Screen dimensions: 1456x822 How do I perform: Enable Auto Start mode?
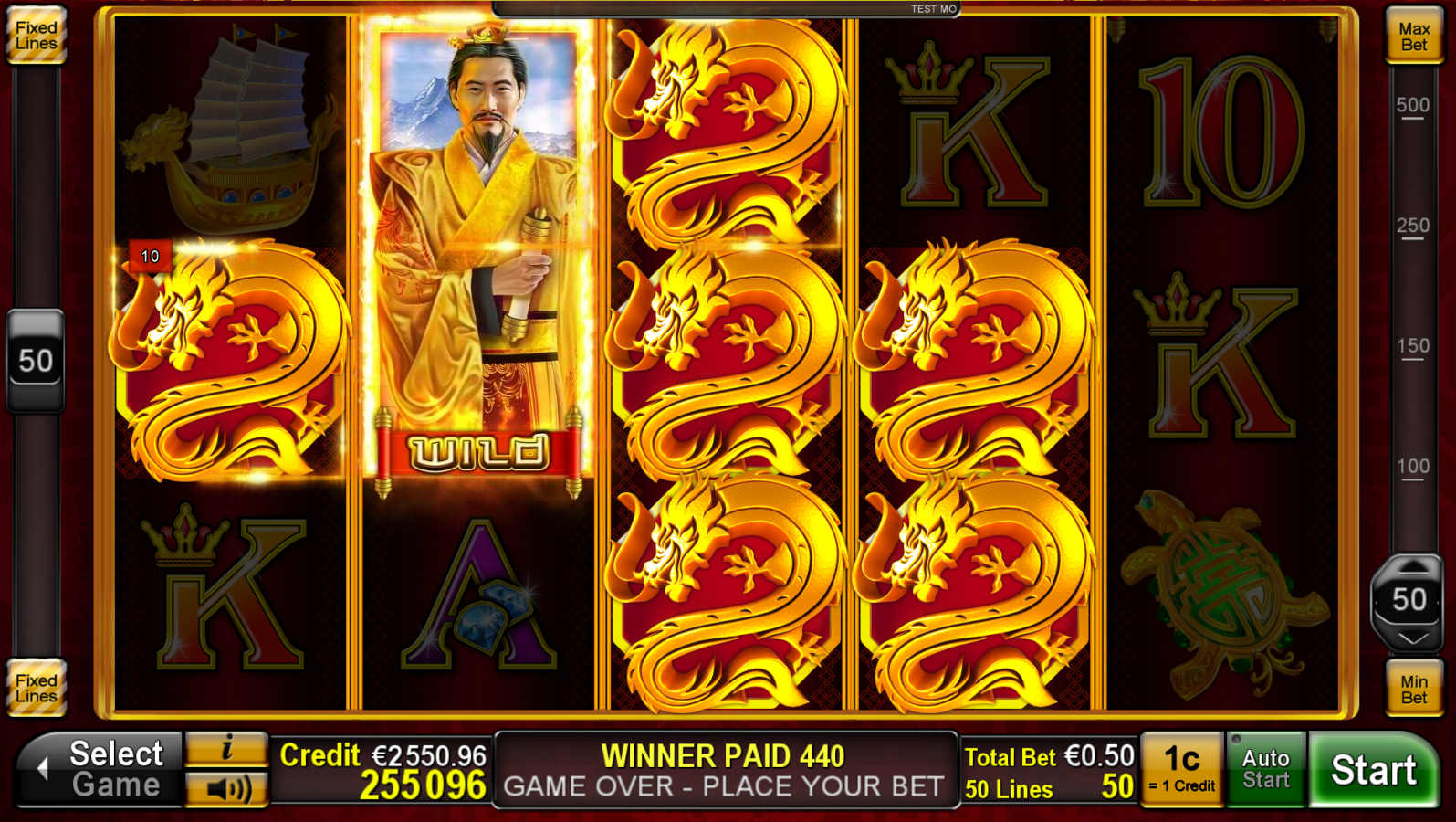pyautogui.click(x=1266, y=768)
